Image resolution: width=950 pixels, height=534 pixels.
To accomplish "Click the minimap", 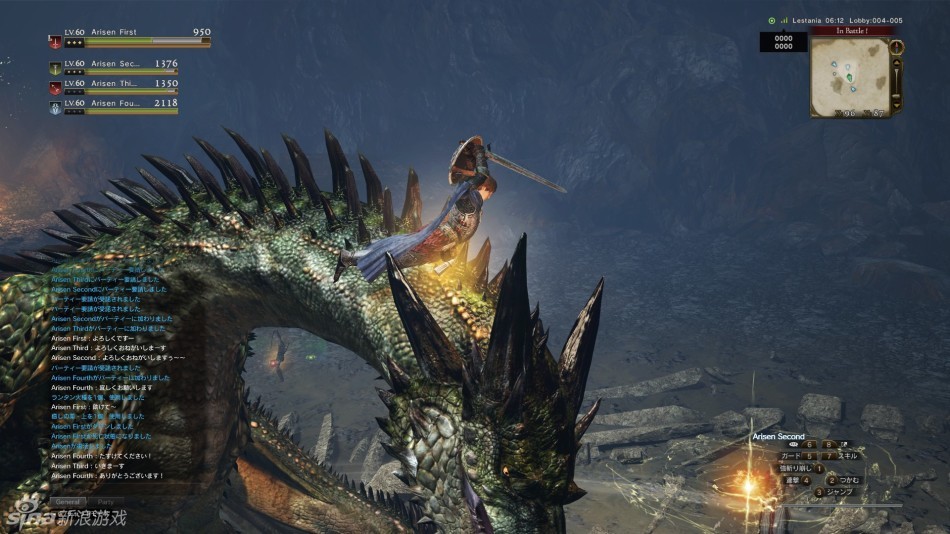I will tap(849, 78).
